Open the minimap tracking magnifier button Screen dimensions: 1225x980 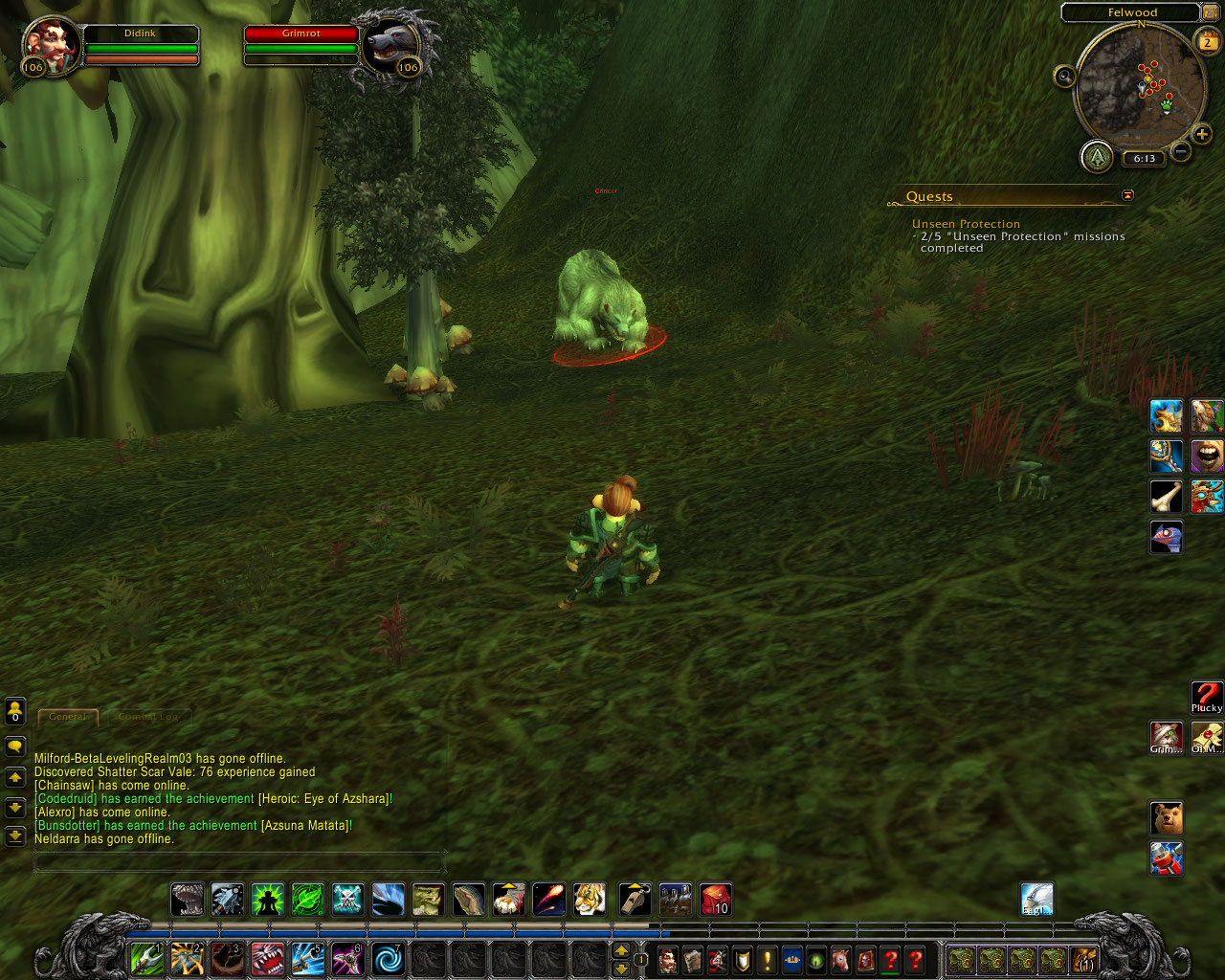(x=1064, y=77)
